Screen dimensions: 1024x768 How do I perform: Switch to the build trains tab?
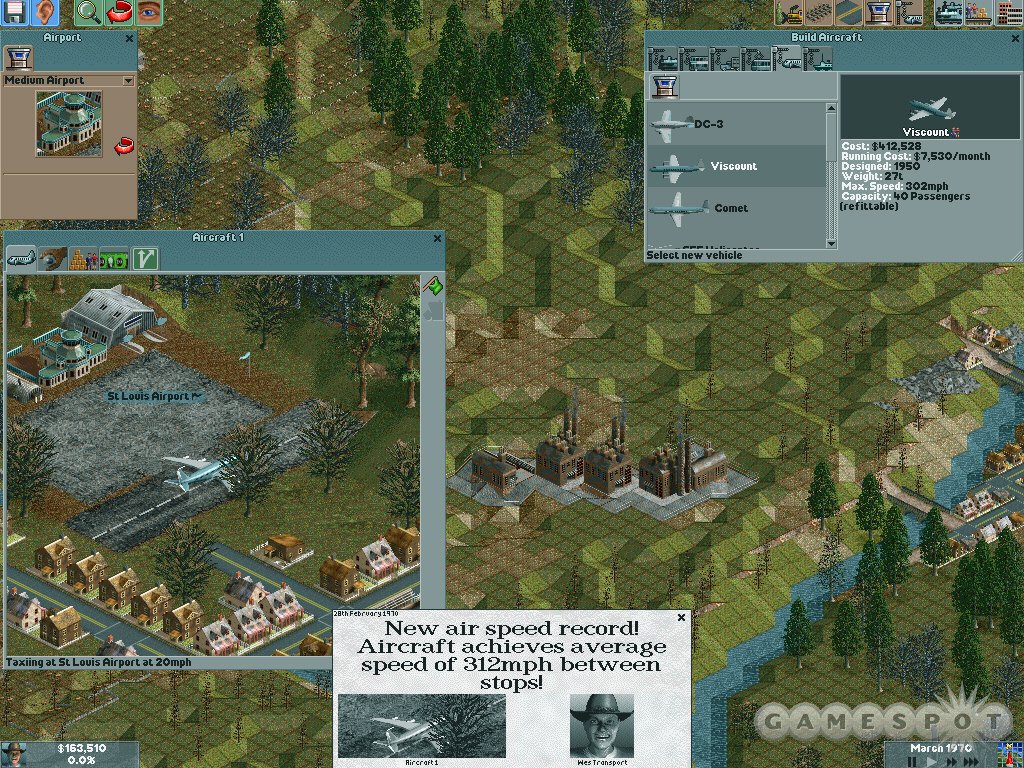click(665, 61)
